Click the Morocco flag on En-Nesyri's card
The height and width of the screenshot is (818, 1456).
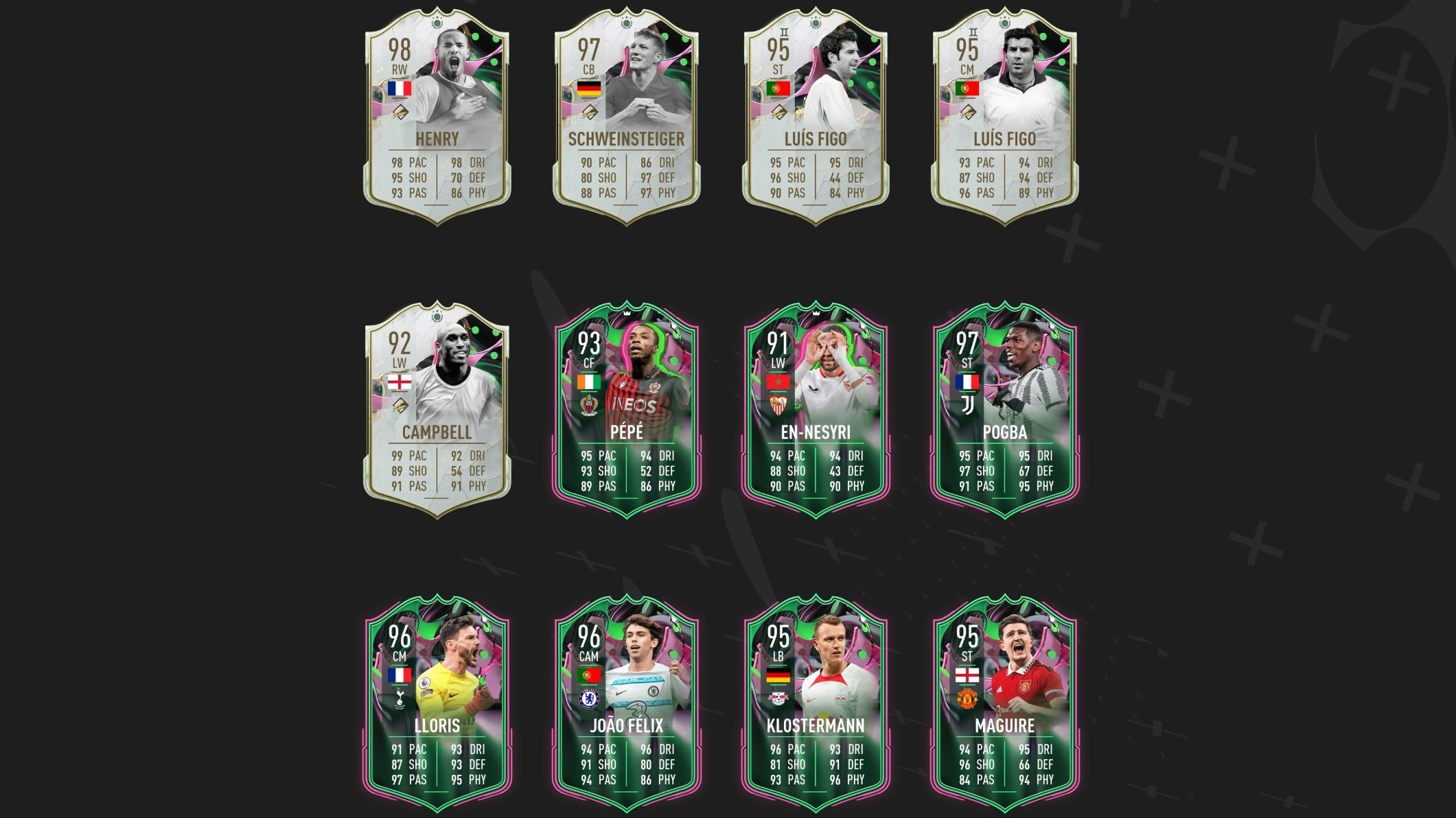(x=778, y=382)
